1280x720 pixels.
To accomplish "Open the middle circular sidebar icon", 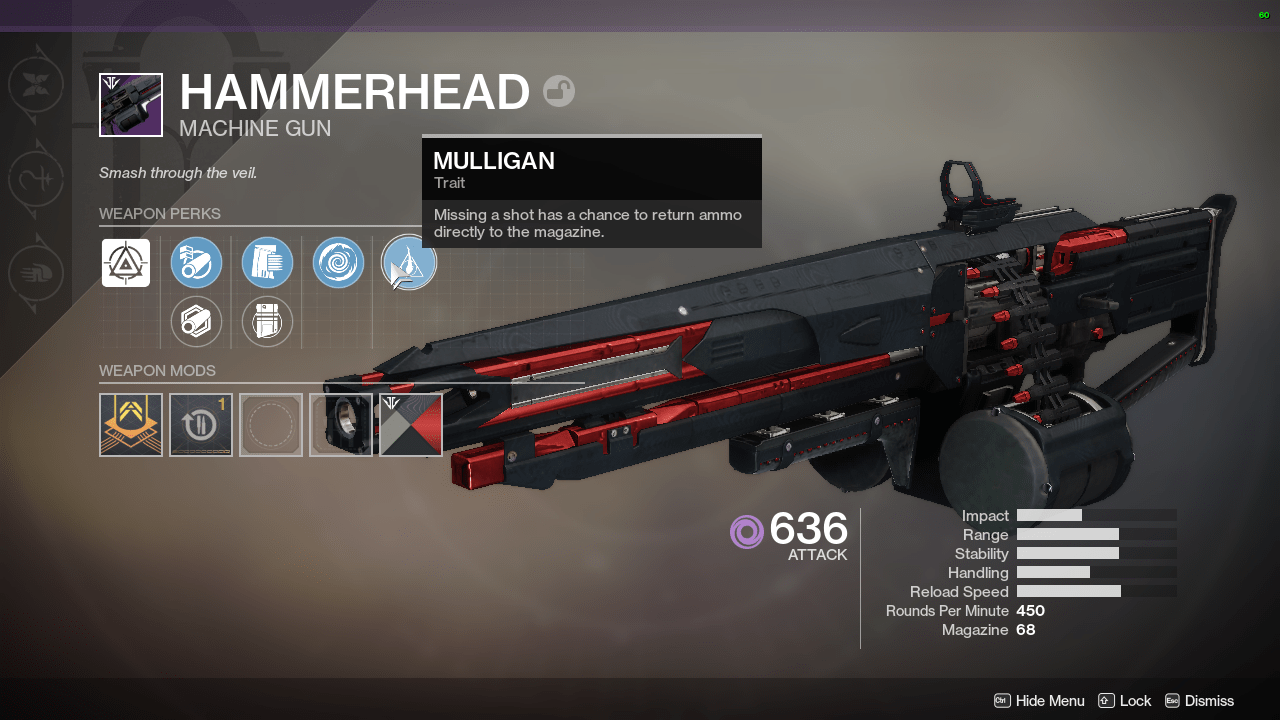I will pyautogui.click(x=36, y=180).
